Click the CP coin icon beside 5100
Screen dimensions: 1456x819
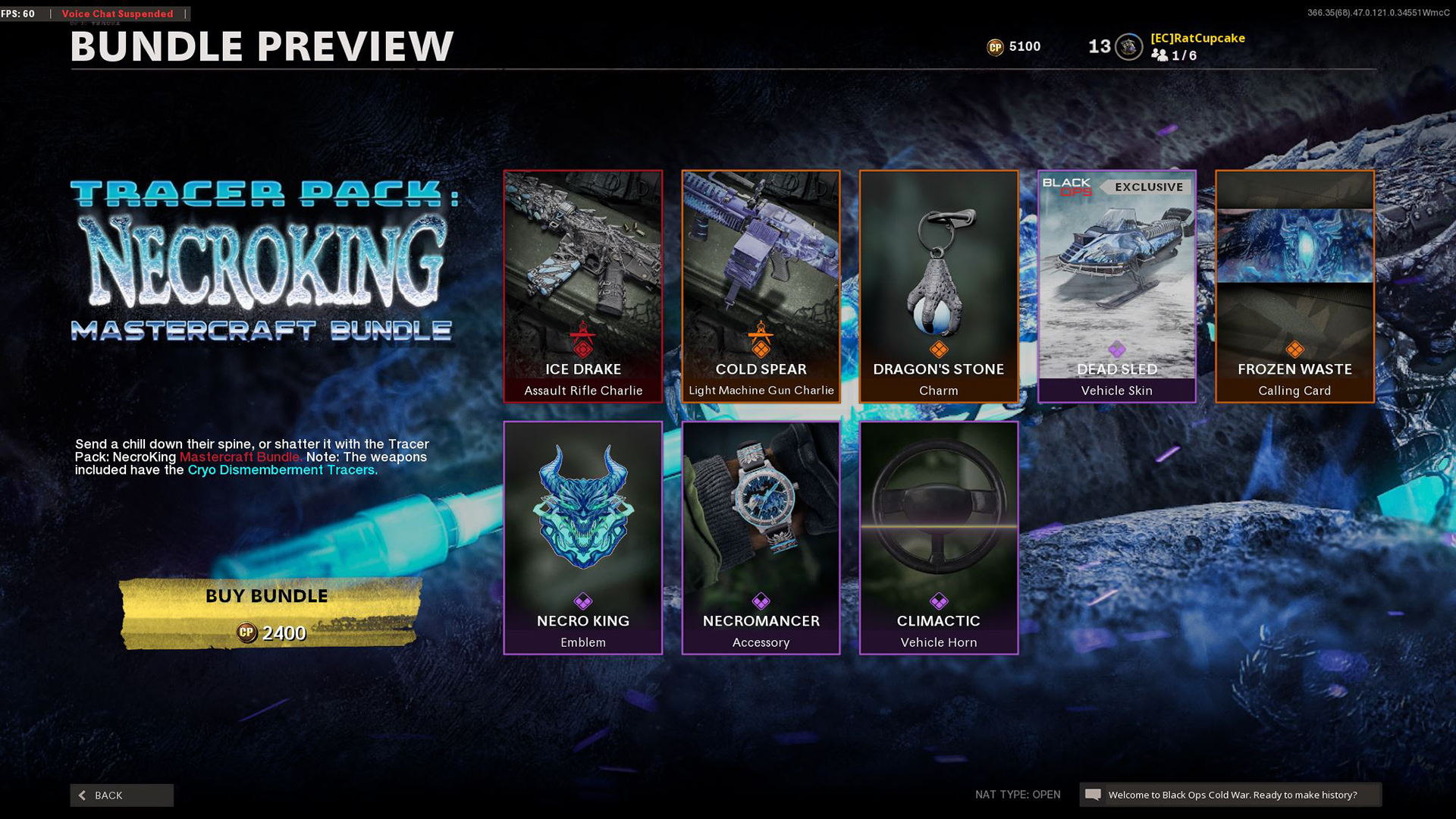[993, 46]
